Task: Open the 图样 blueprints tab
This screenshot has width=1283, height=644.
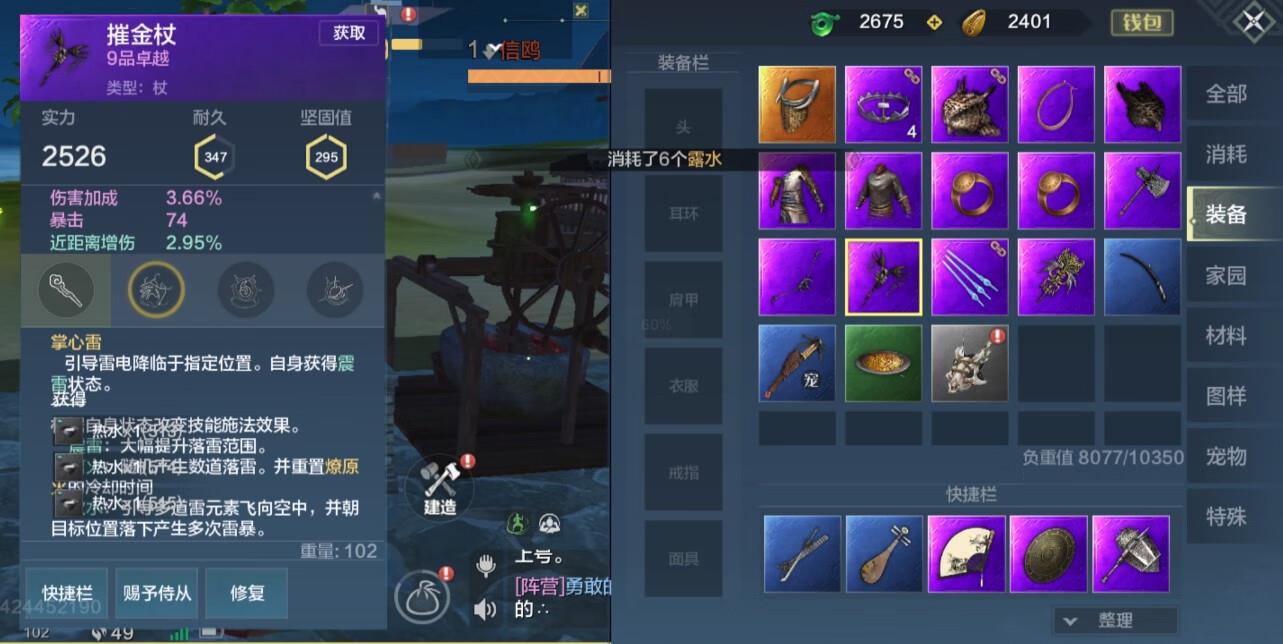Action: click(1226, 396)
